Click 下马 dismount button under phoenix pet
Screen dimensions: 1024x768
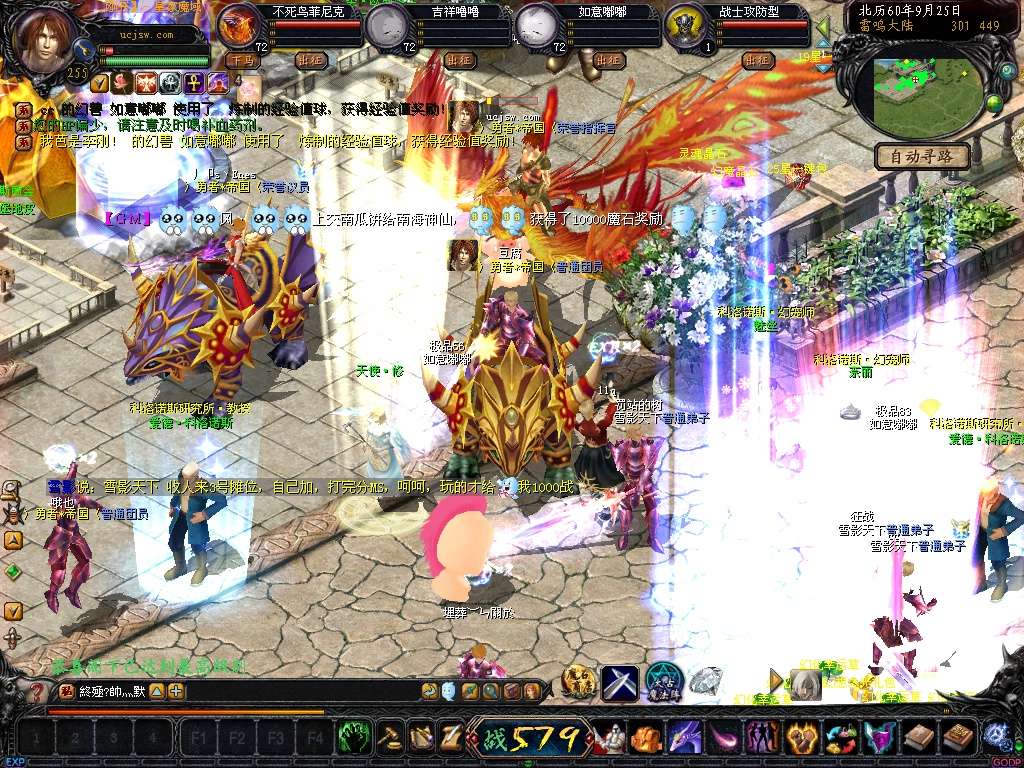(241, 60)
